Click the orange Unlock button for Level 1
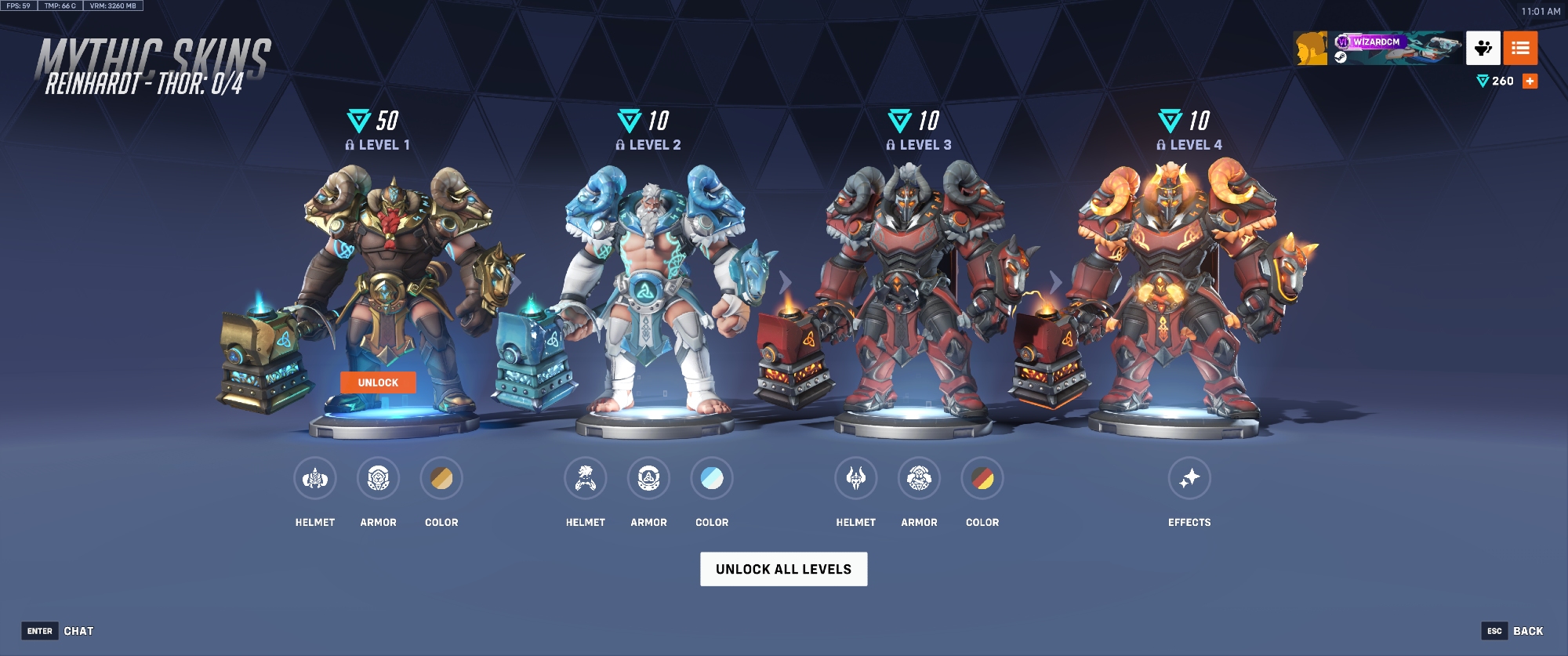 point(378,382)
